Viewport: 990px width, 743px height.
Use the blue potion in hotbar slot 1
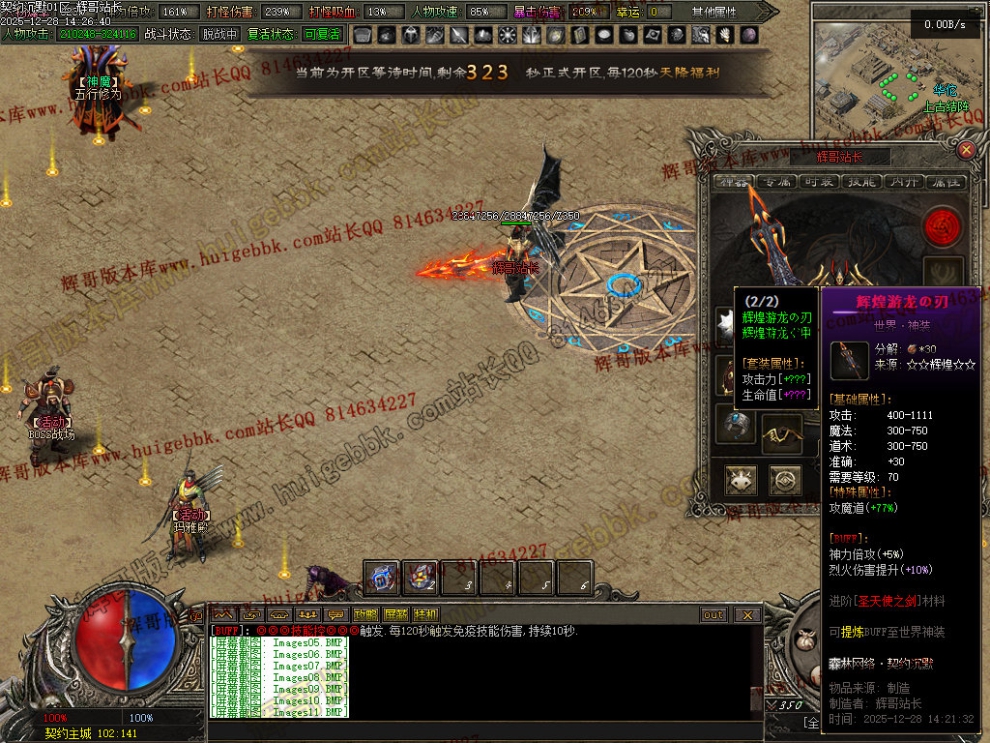[381, 576]
